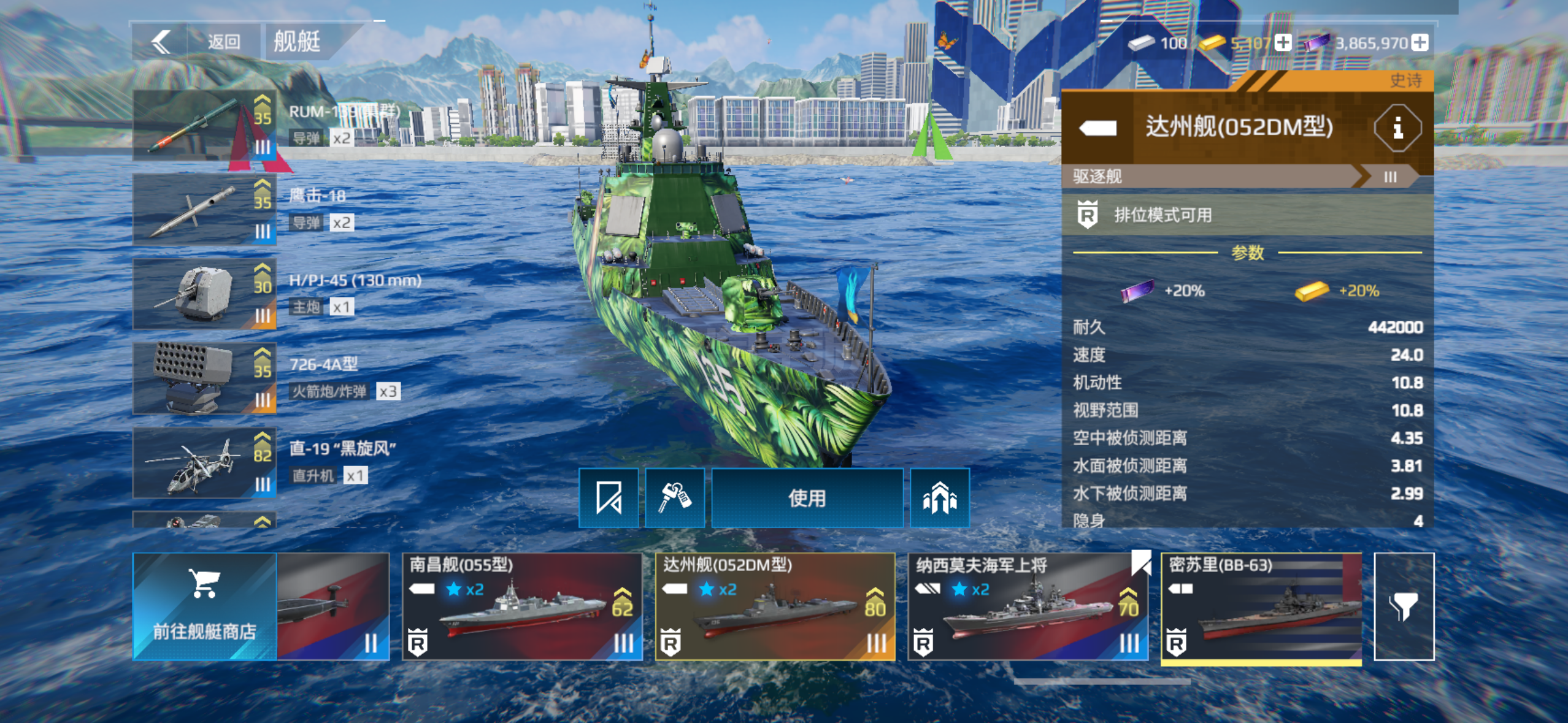The width and height of the screenshot is (1568, 723).
Task: Add dollars with the rightmost plus button
Action: pyautogui.click(x=1420, y=43)
